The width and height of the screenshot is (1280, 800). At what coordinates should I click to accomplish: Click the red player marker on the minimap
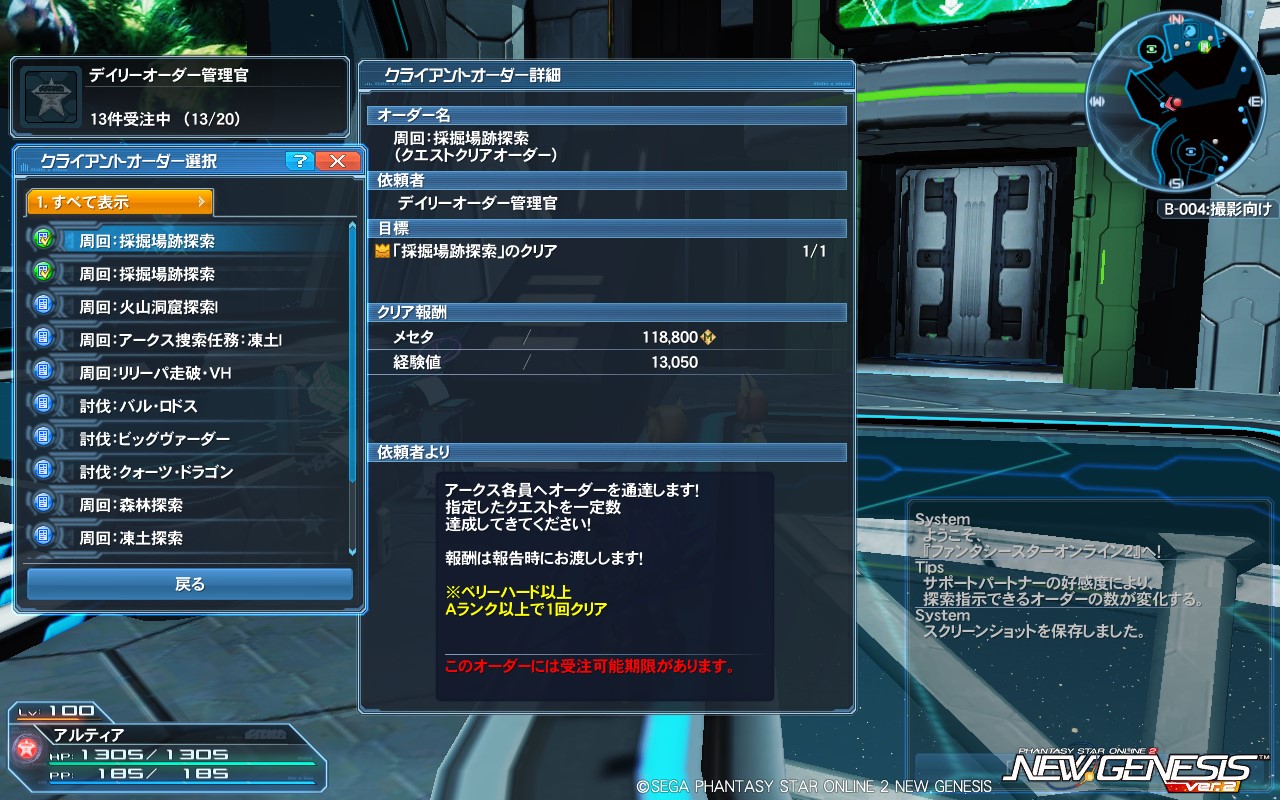pyautogui.click(x=1176, y=103)
